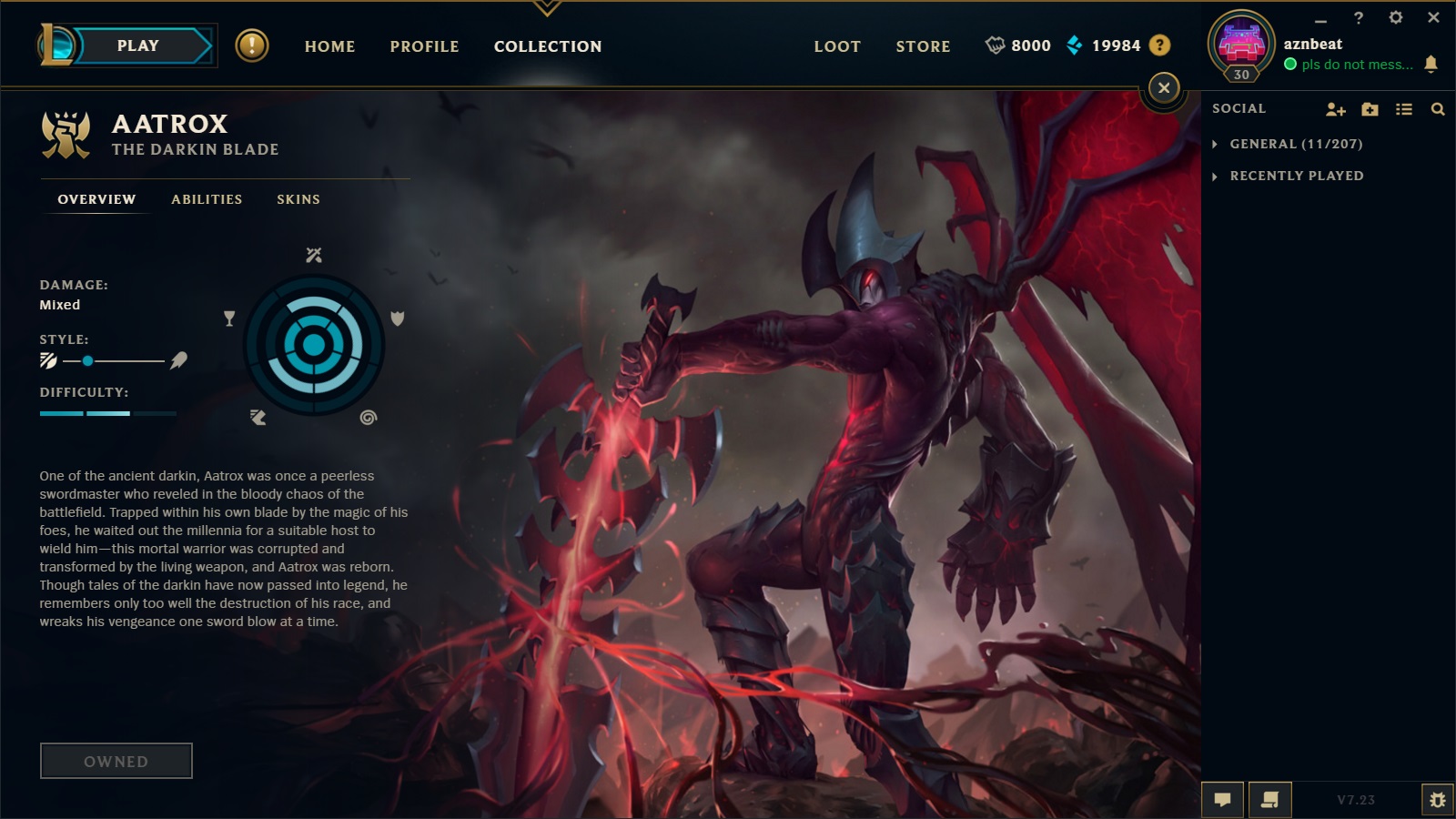Open the Add Friend icon in Social panel
The width and height of the screenshot is (1456, 819).
click(1336, 108)
